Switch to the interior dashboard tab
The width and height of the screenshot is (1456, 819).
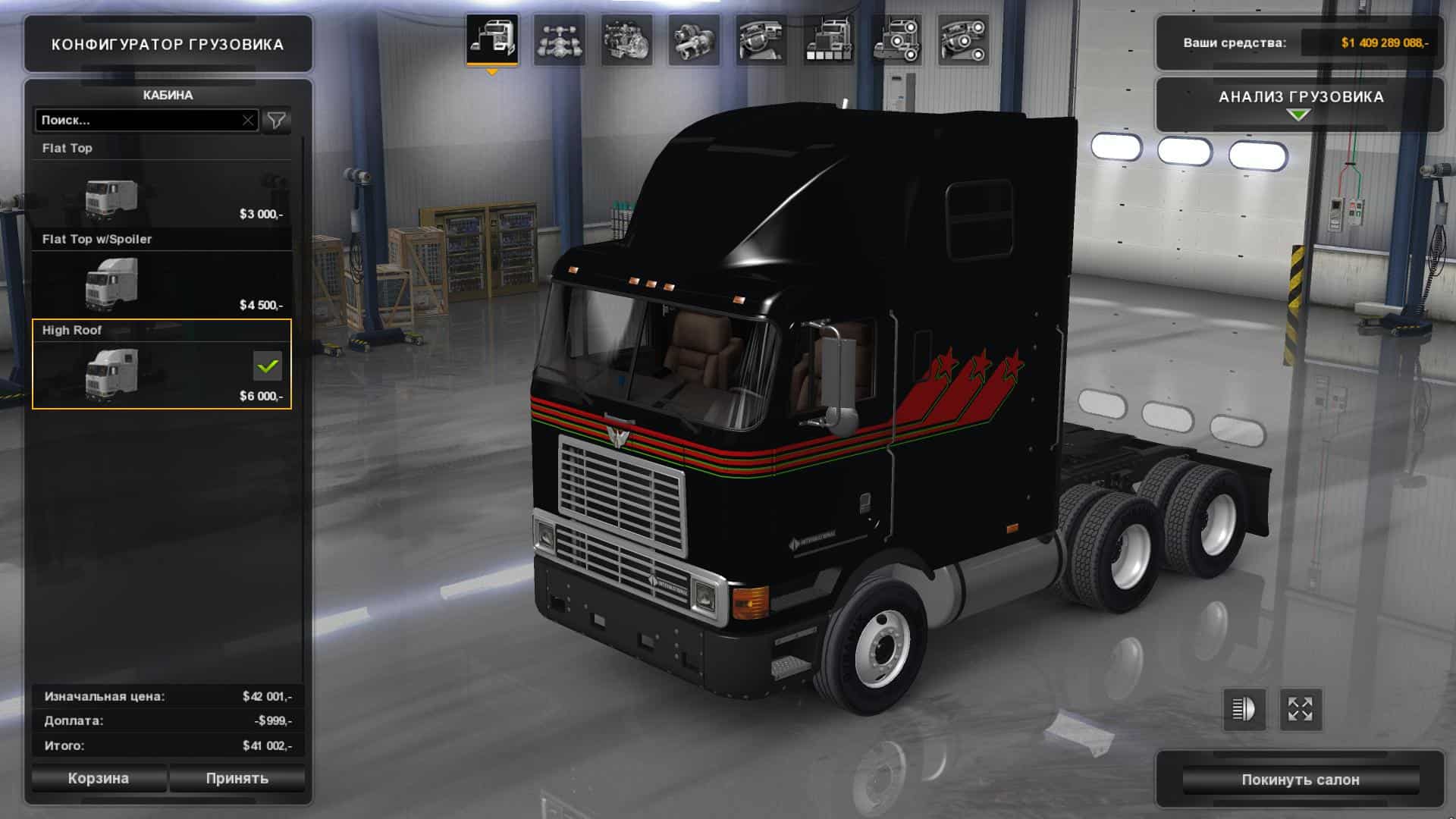[x=761, y=39]
